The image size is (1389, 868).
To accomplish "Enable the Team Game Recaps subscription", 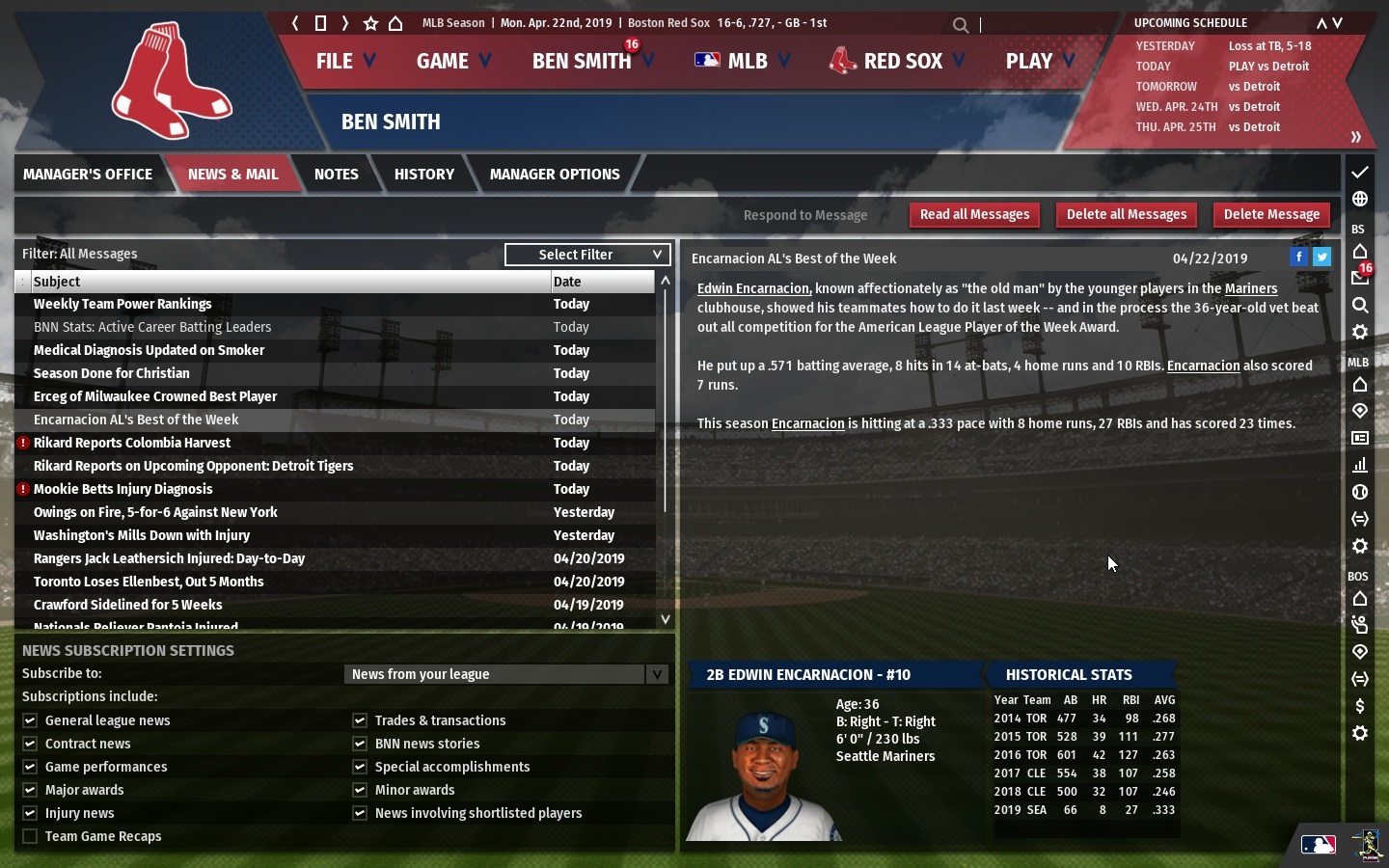I will (x=30, y=836).
